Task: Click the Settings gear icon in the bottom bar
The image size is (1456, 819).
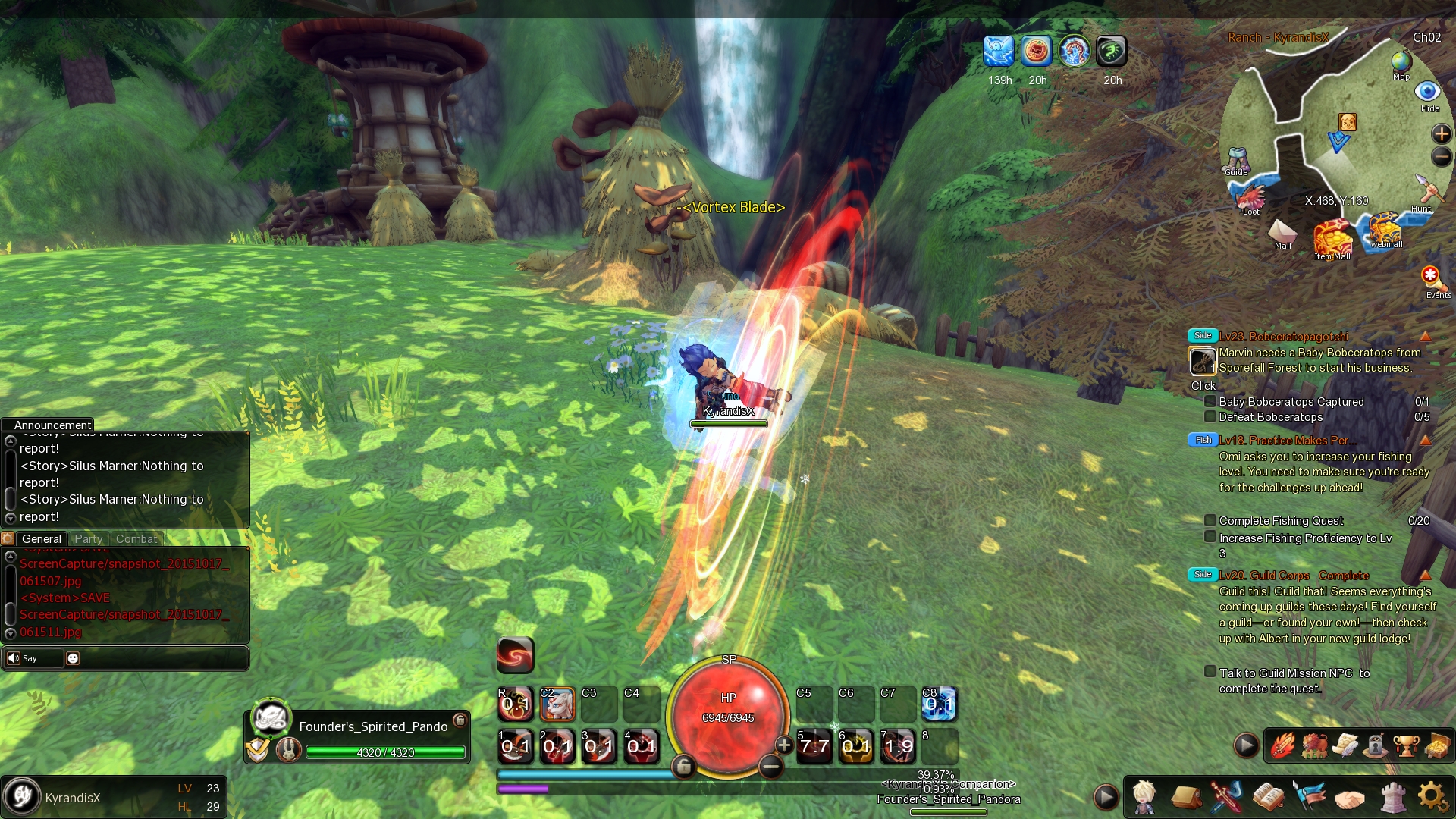Action: 1432,796
